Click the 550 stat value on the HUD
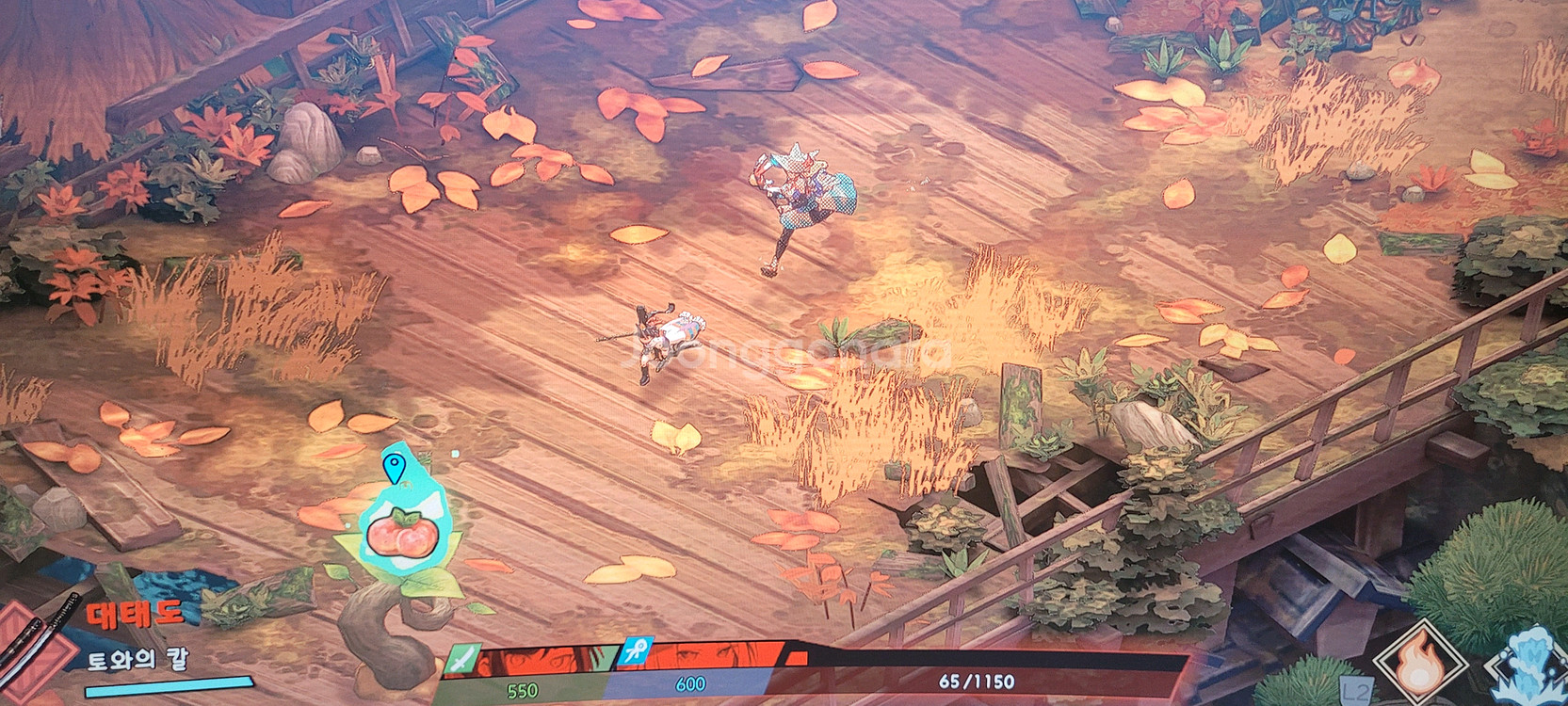Image resolution: width=1568 pixels, height=706 pixels. (x=520, y=688)
